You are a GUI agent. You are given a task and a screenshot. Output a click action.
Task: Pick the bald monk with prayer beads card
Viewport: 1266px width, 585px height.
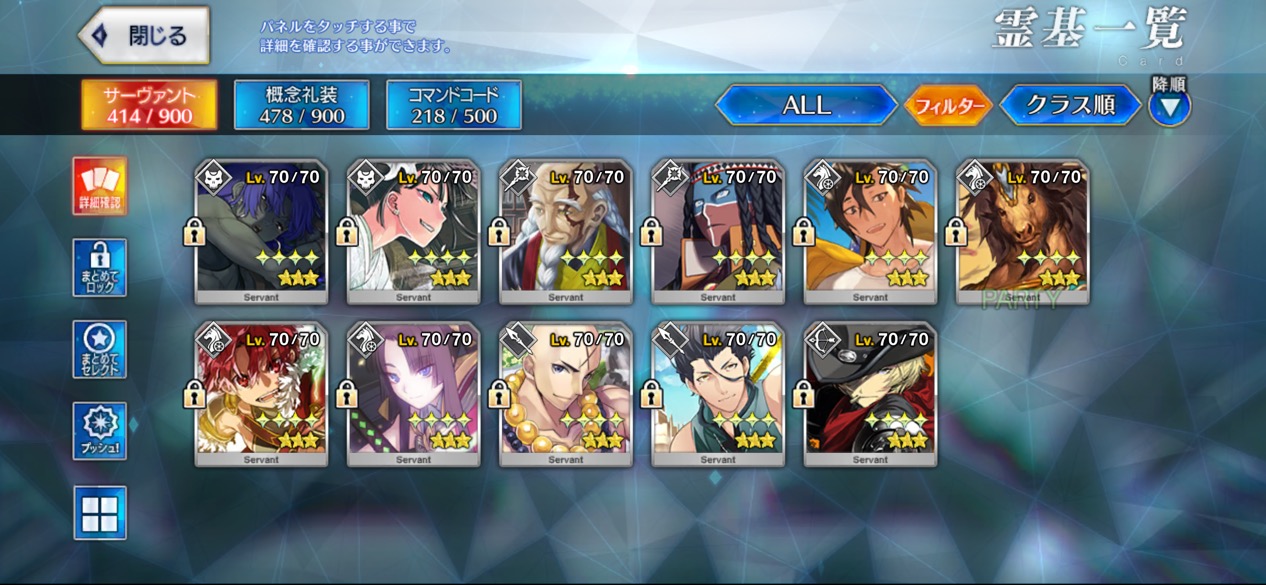click(565, 394)
